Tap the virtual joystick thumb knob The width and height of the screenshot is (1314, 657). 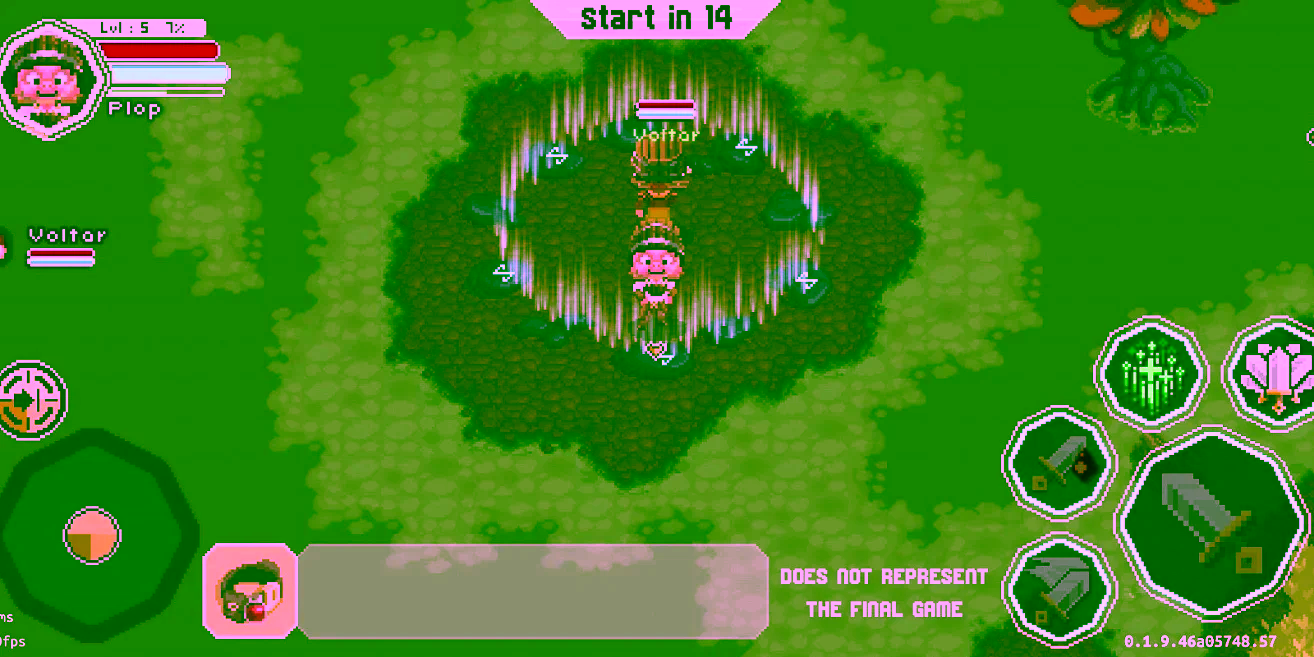(x=92, y=535)
